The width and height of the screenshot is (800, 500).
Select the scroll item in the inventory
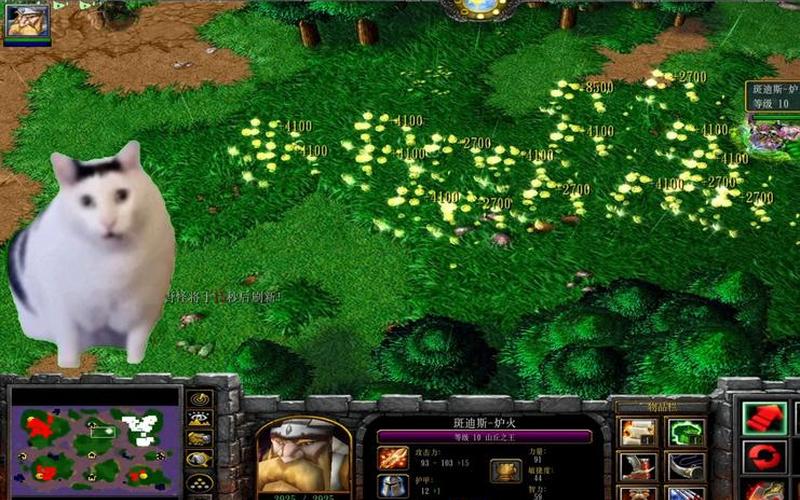[x=637, y=432]
